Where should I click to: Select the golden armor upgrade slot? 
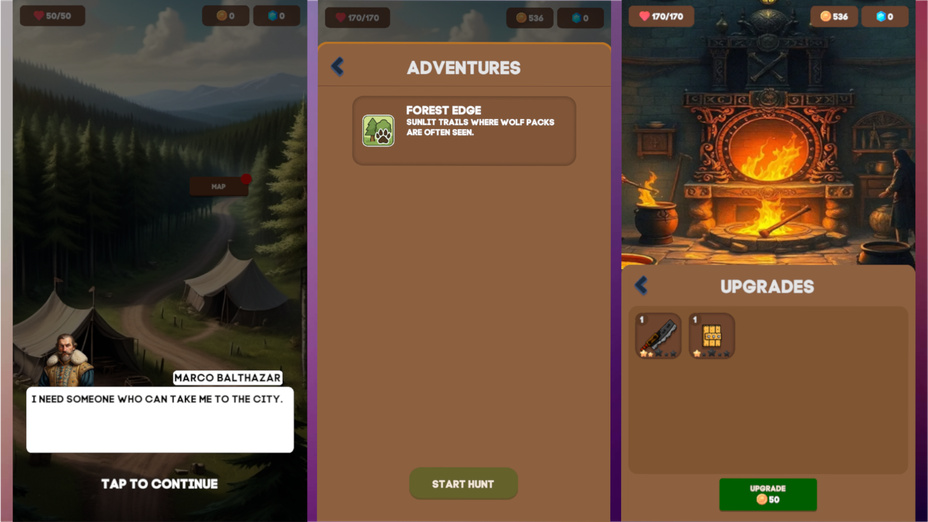pos(712,336)
